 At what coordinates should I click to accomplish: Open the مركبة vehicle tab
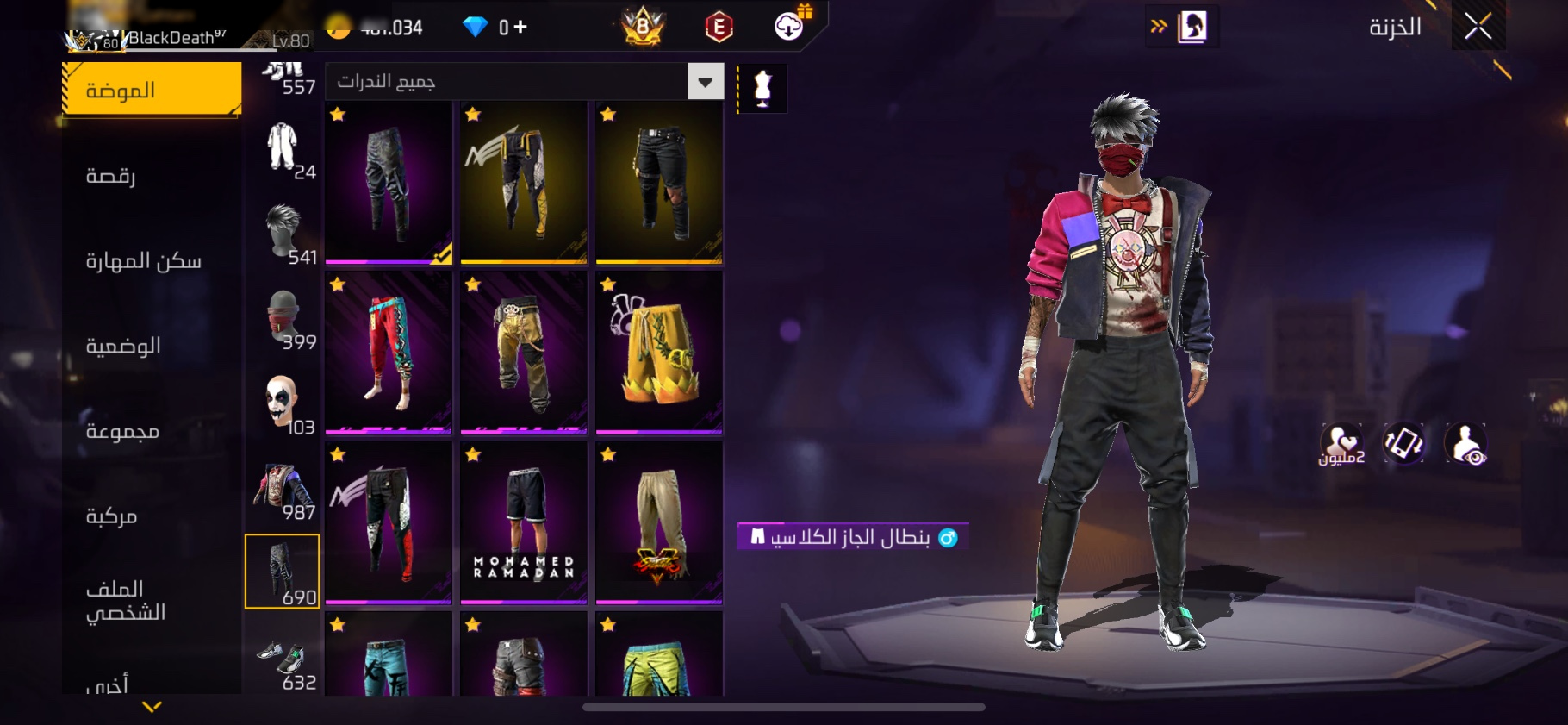[x=111, y=516]
